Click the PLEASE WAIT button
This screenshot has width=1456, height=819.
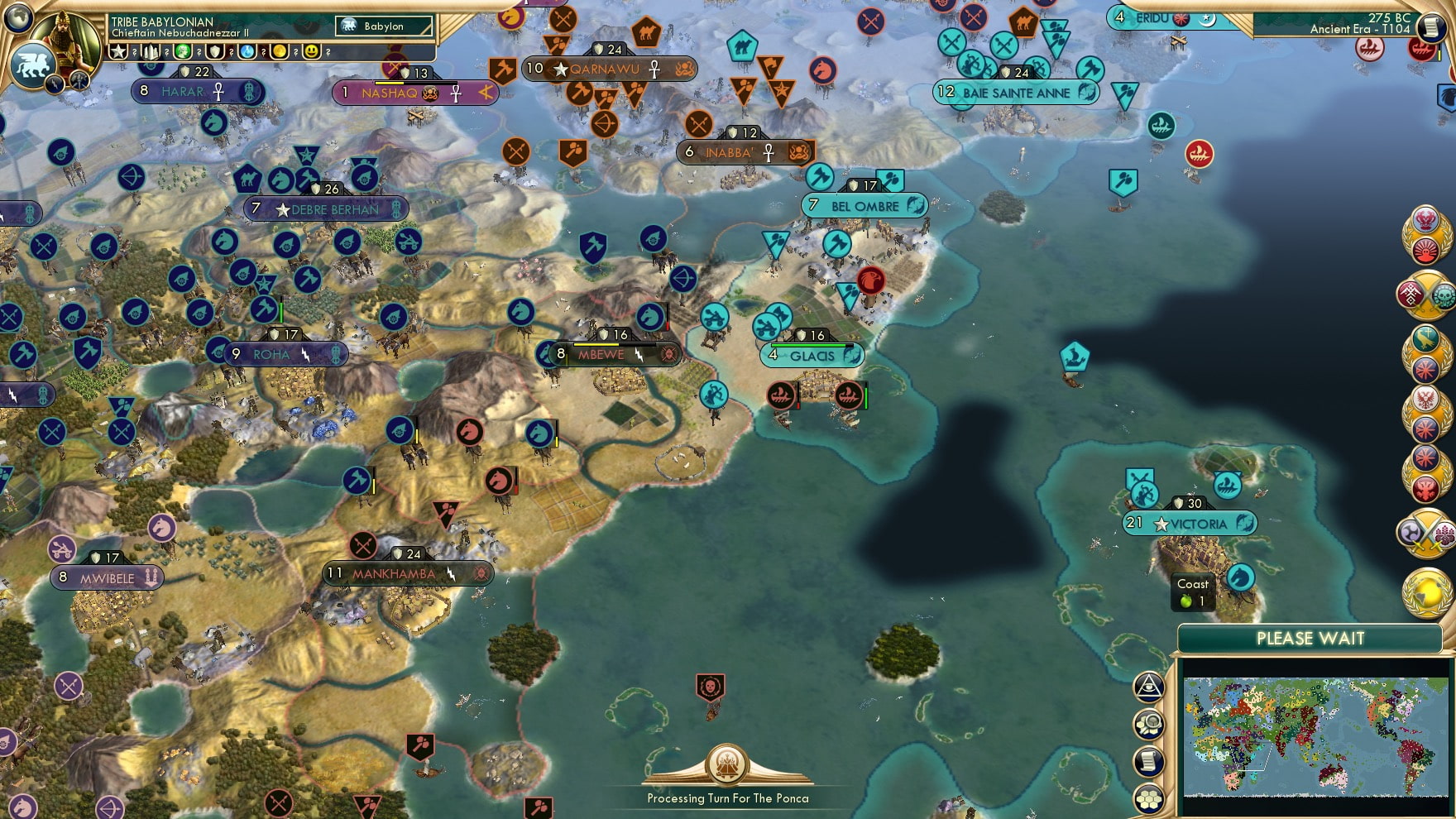point(1311,639)
